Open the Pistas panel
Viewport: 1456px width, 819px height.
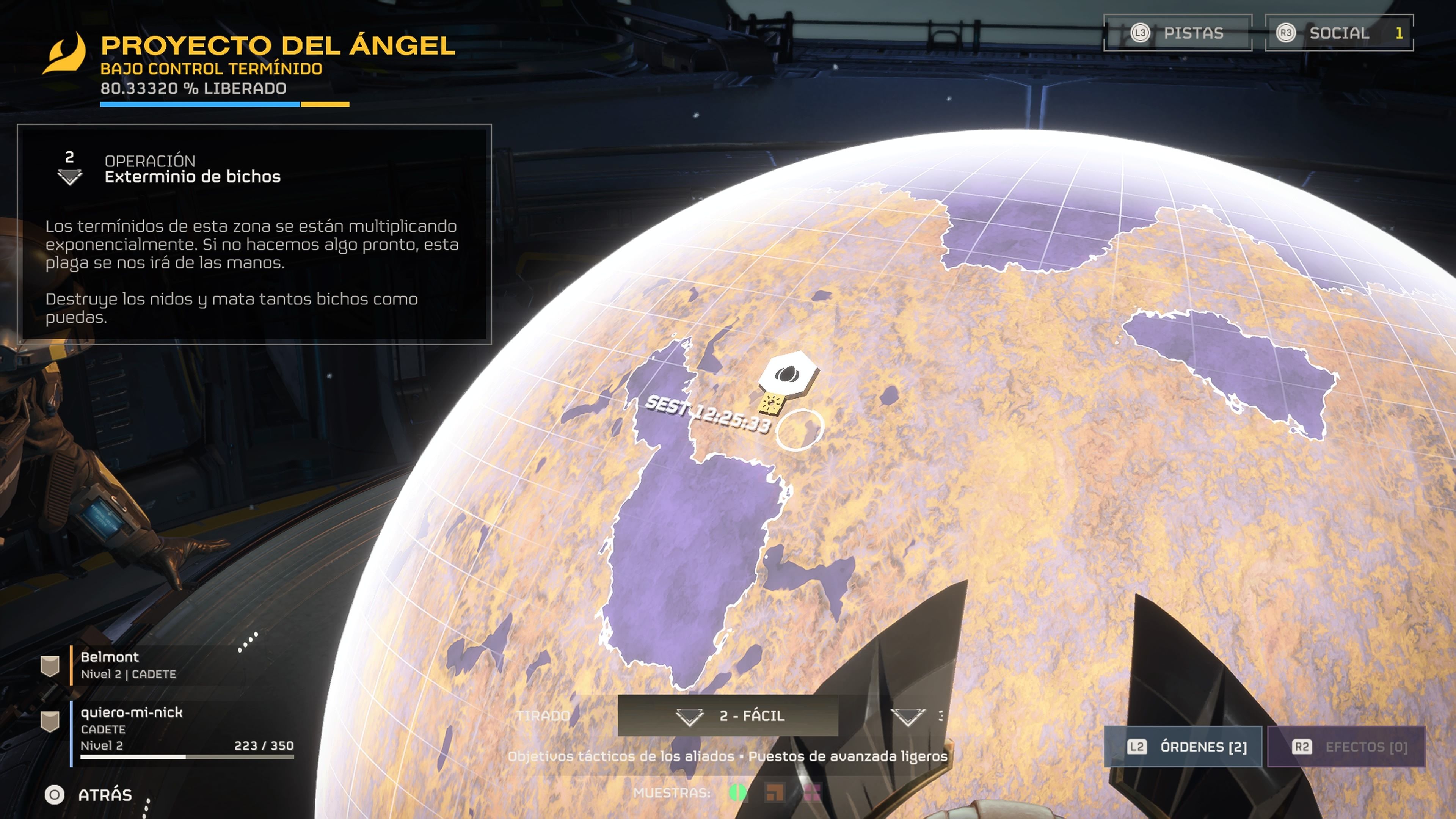pyautogui.click(x=1178, y=33)
